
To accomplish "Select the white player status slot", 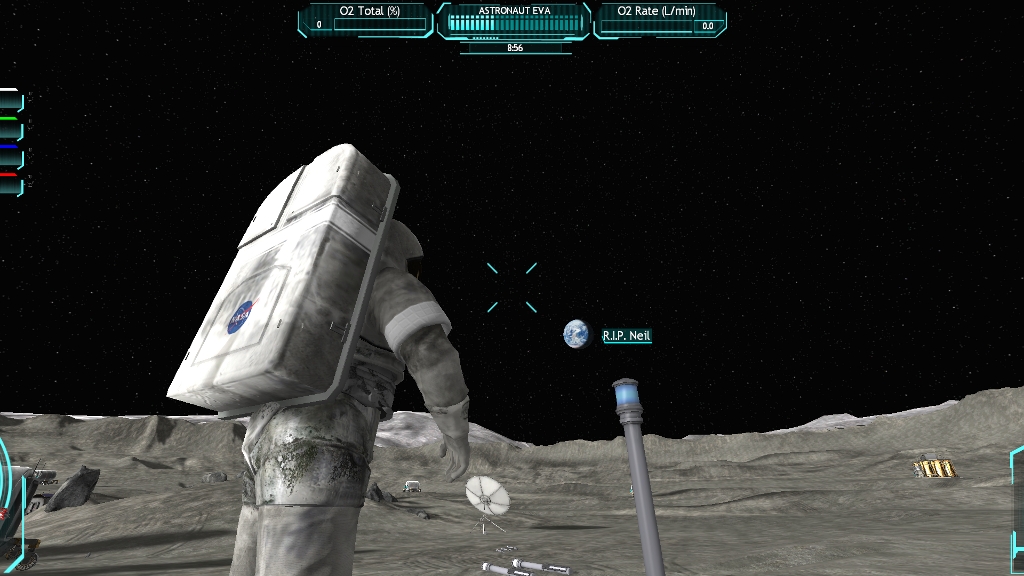I will point(11,101).
